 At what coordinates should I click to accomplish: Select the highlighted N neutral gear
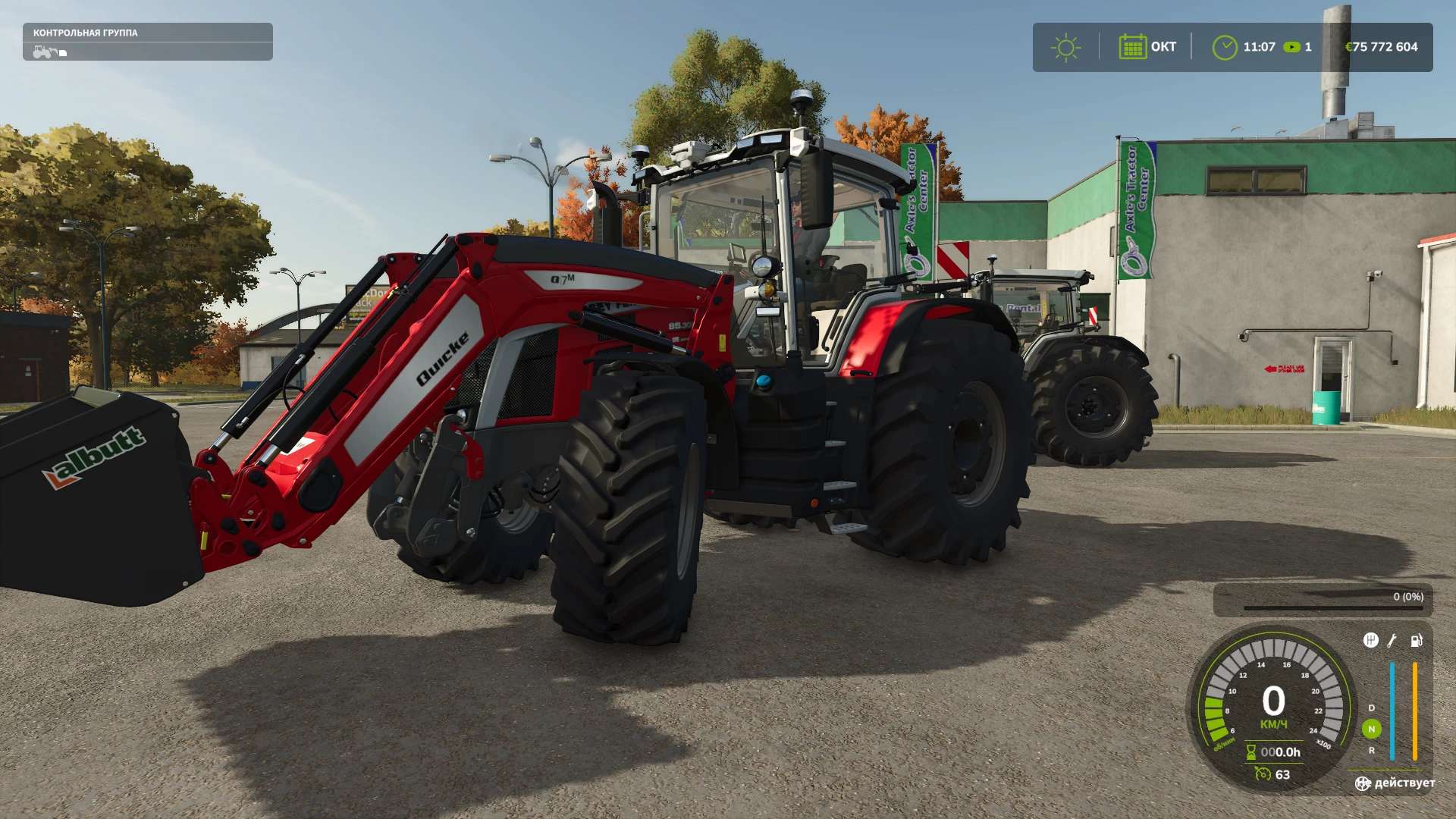tap(1371, 729)
